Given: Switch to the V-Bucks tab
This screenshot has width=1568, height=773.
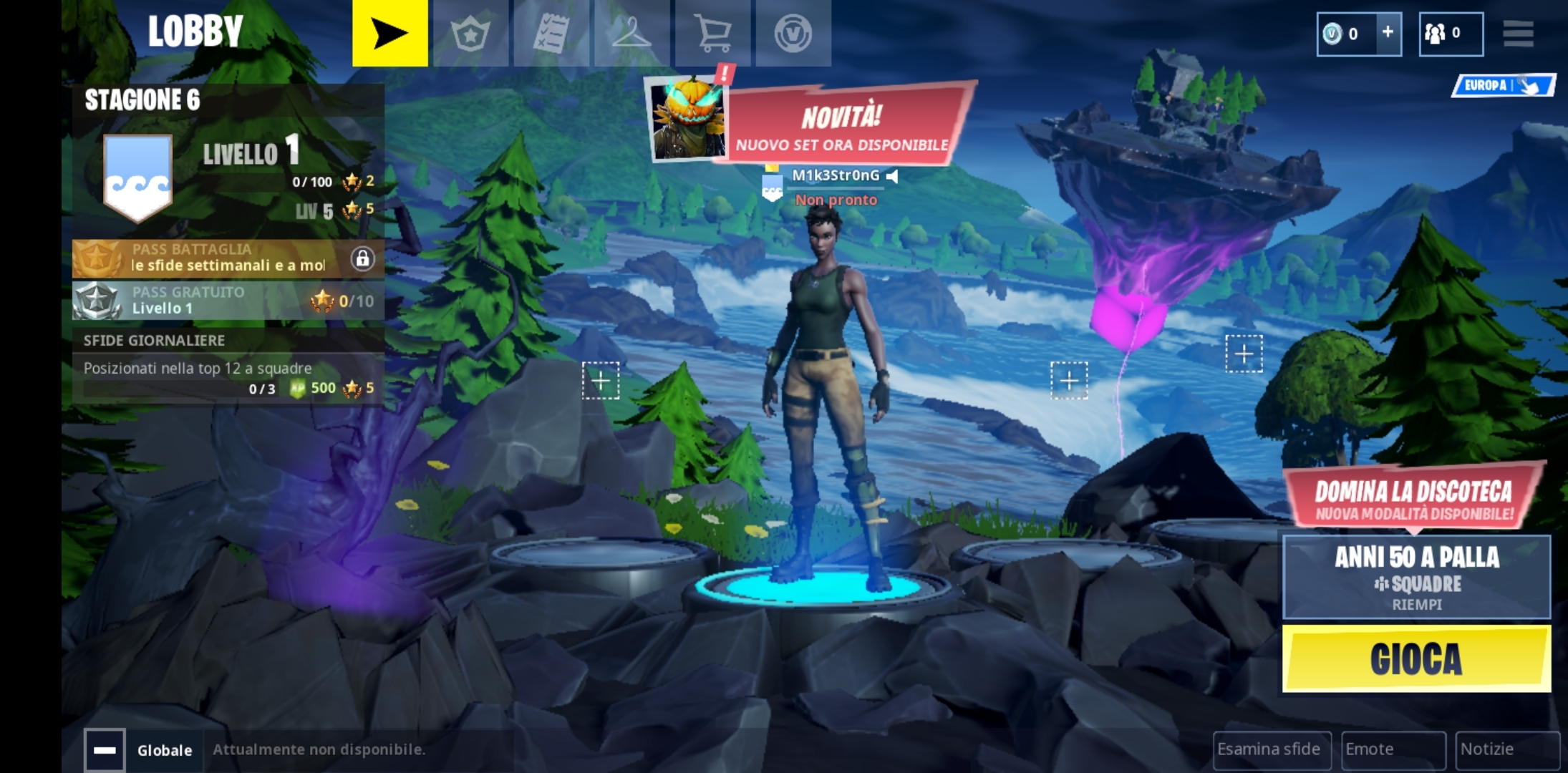Looking at the screenshot, I should [x=793, y=32].
